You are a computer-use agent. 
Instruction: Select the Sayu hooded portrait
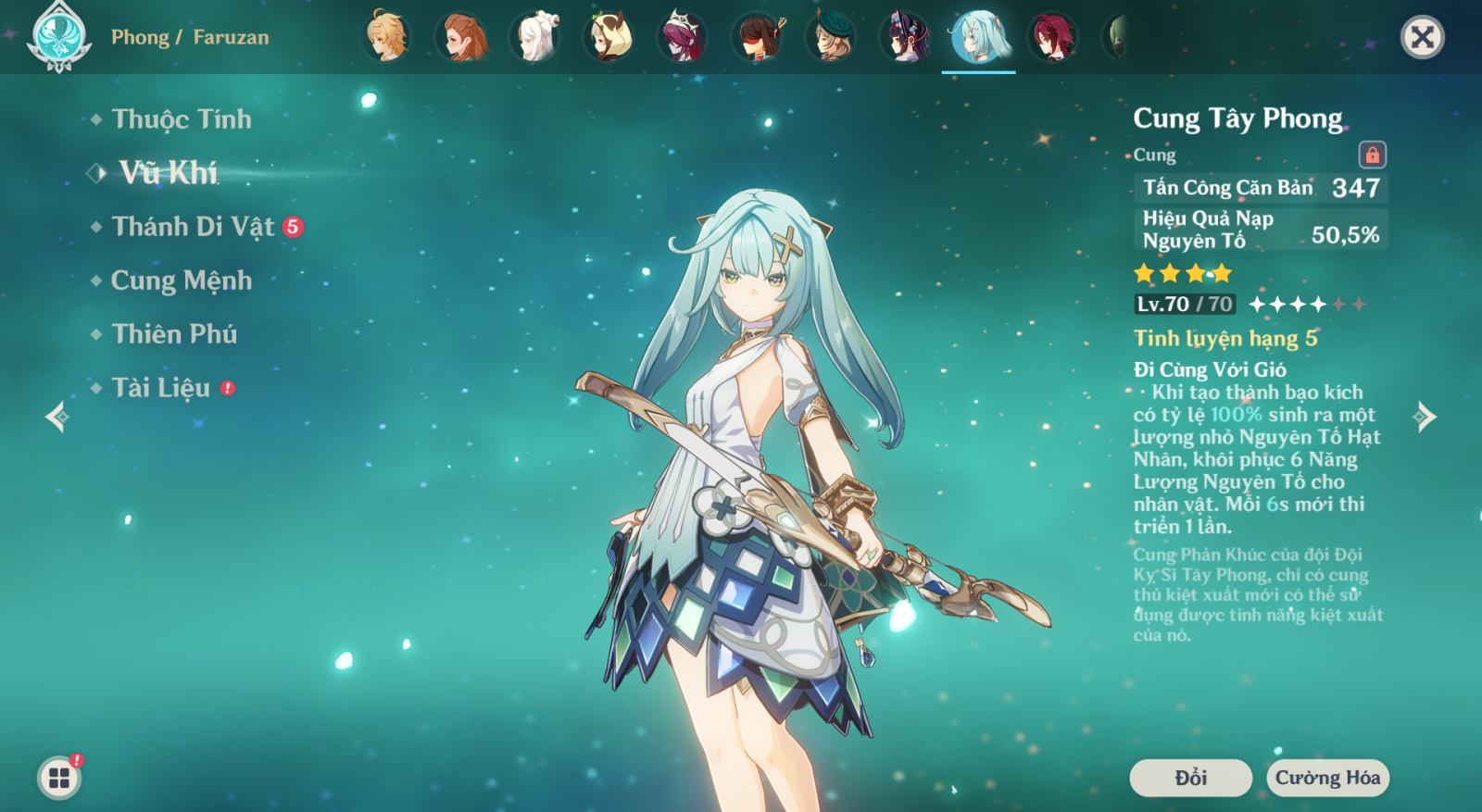click(x=609, y=37)
